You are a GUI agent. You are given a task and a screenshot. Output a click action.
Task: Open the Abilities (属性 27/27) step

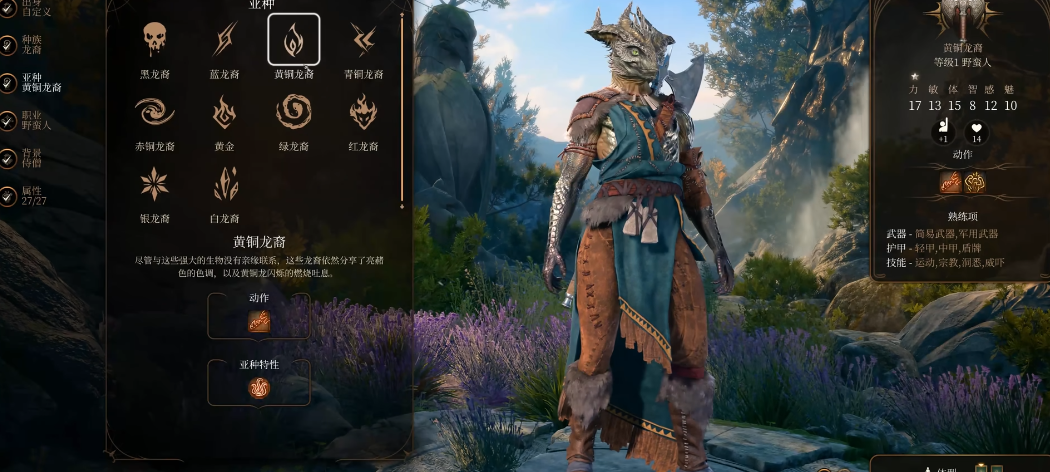click(32, 195)
